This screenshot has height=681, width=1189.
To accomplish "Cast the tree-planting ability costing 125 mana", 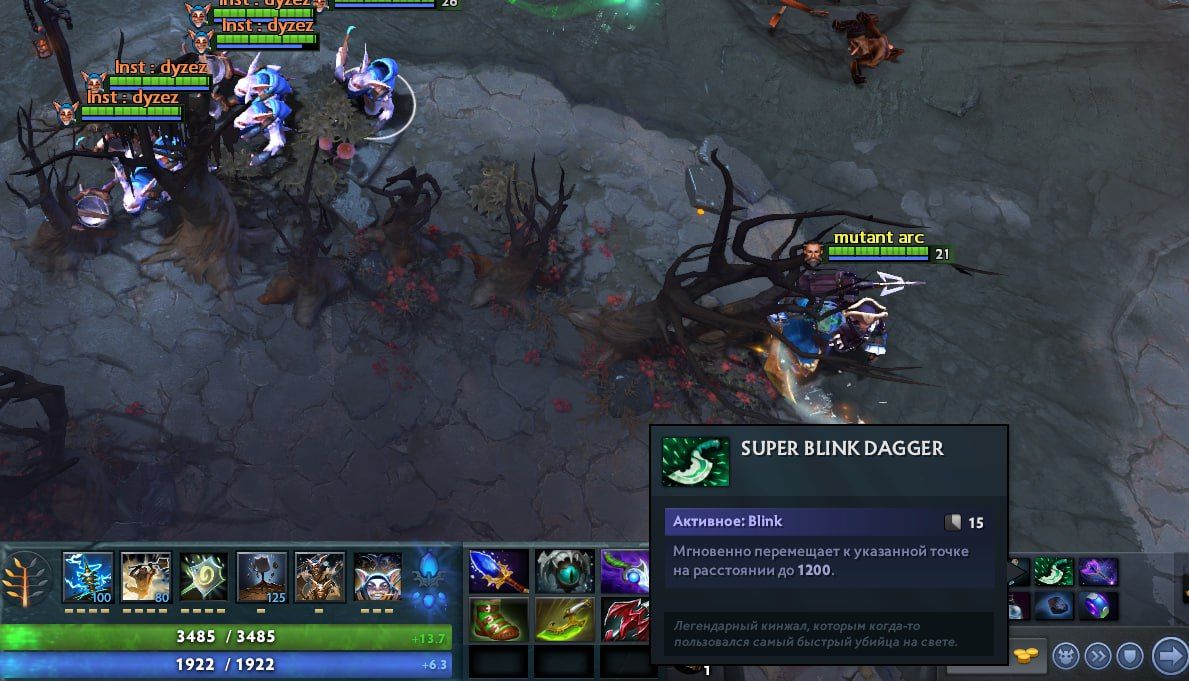I will point(261,577).
